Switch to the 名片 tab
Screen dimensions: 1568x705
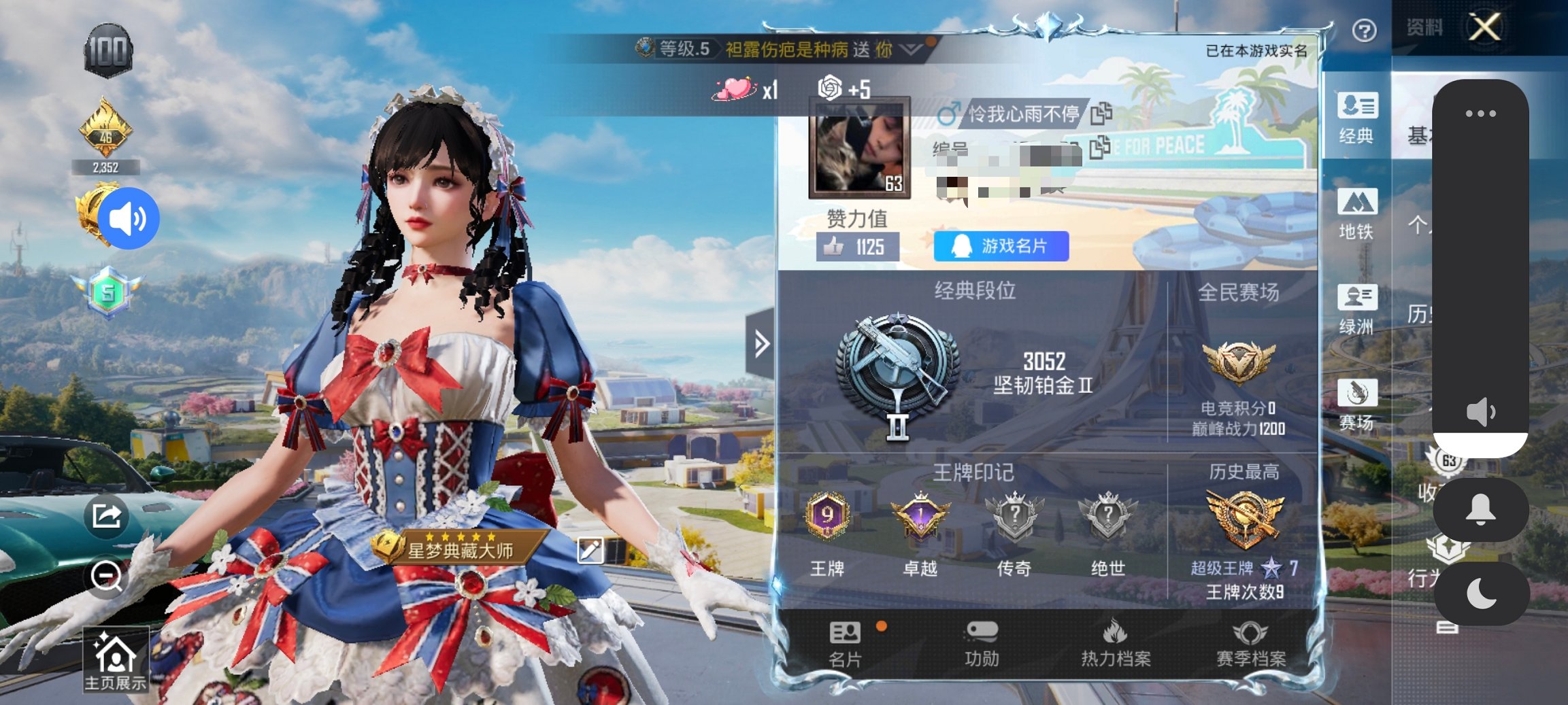coord(846,644)
